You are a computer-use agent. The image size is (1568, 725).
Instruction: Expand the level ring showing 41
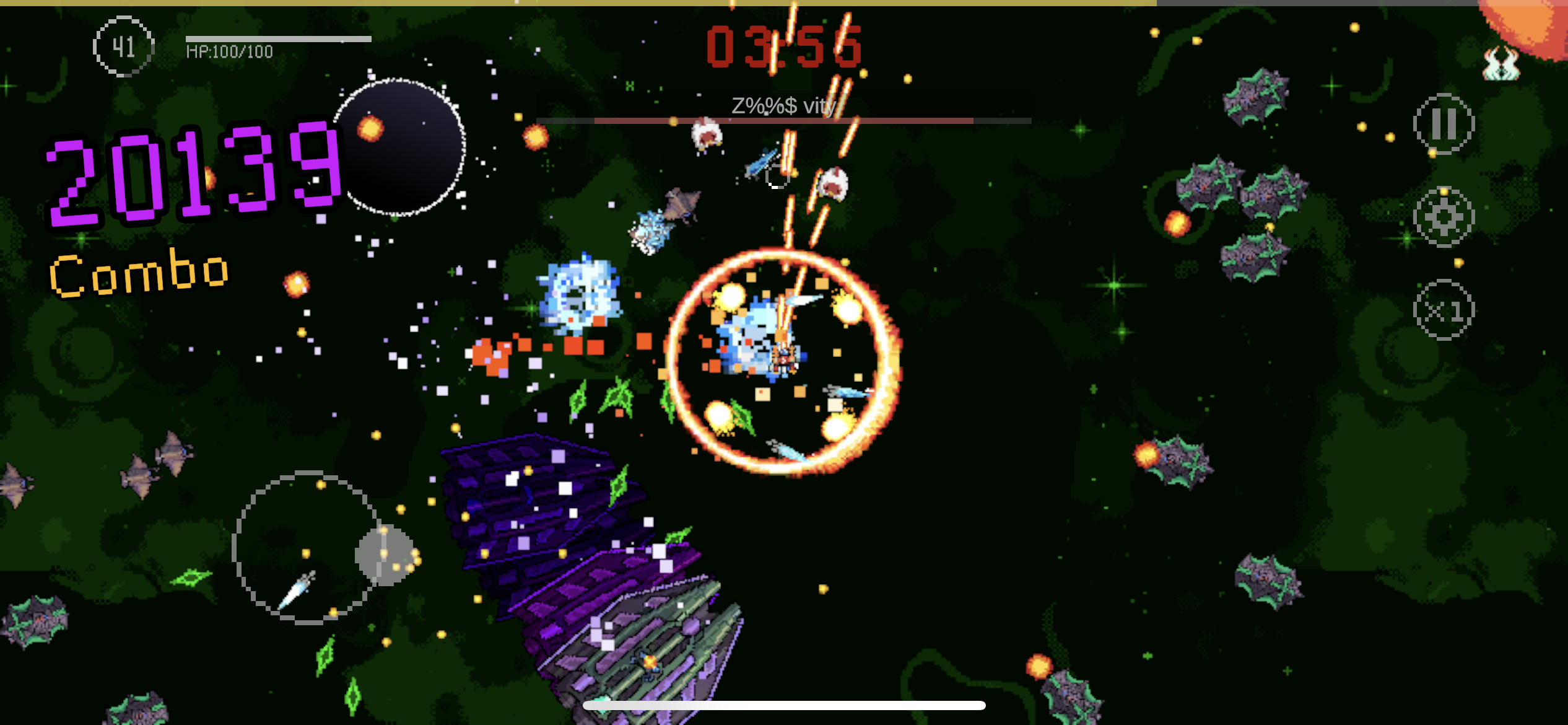tap(123, 46)
